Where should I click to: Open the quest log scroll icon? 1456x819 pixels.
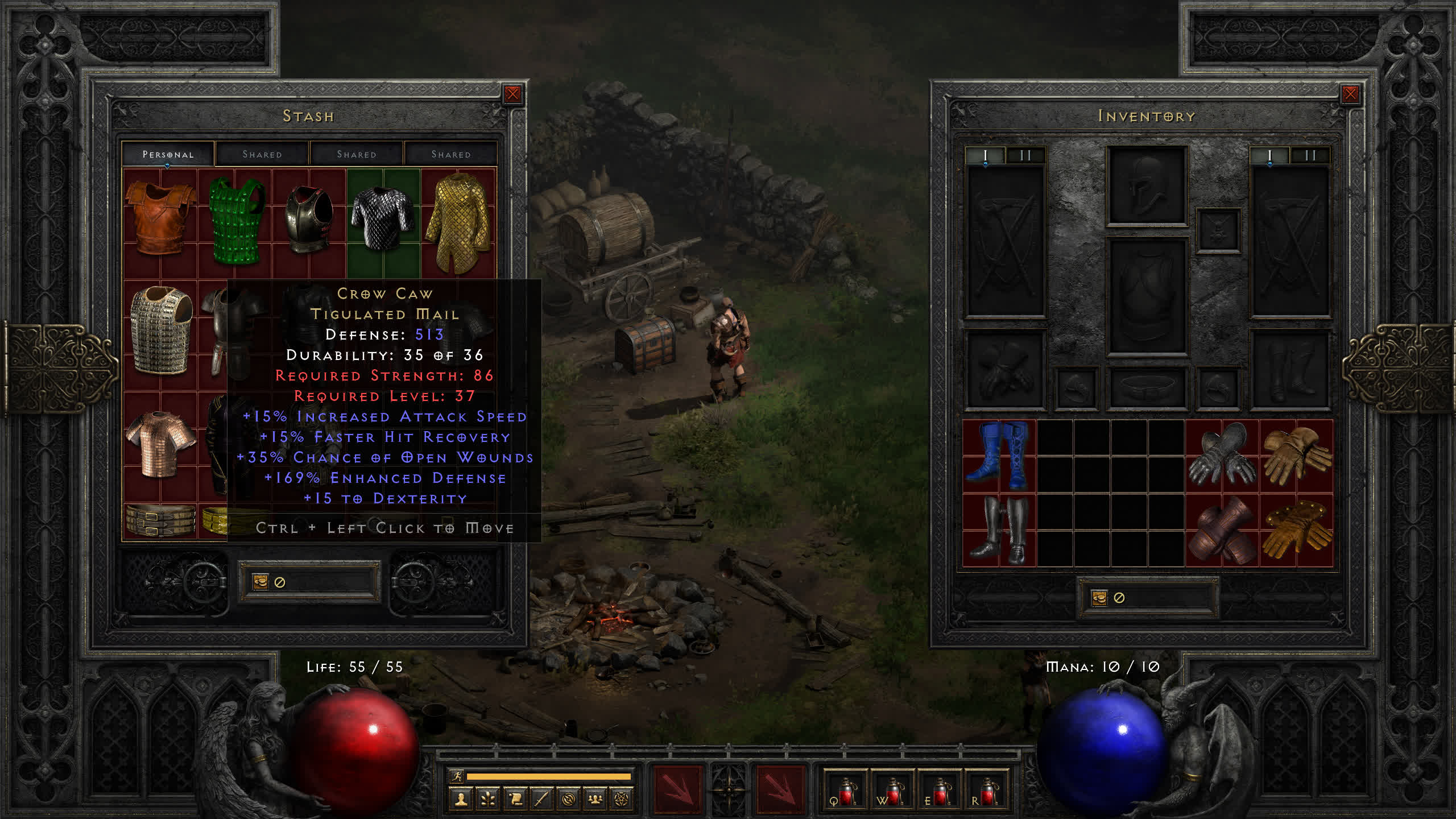(516, 799)
